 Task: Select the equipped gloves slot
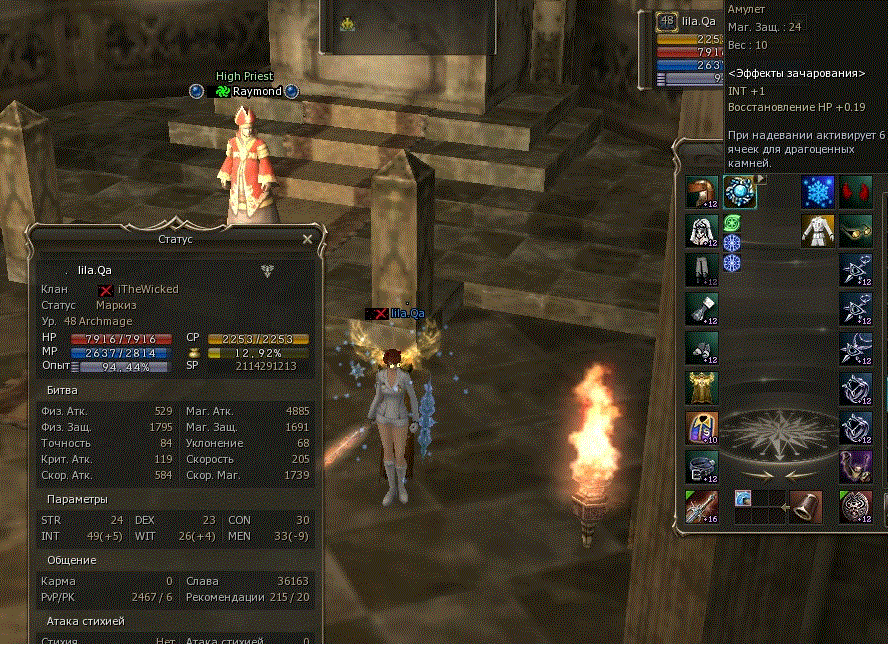pyautogui.click(x=702, y=309)
